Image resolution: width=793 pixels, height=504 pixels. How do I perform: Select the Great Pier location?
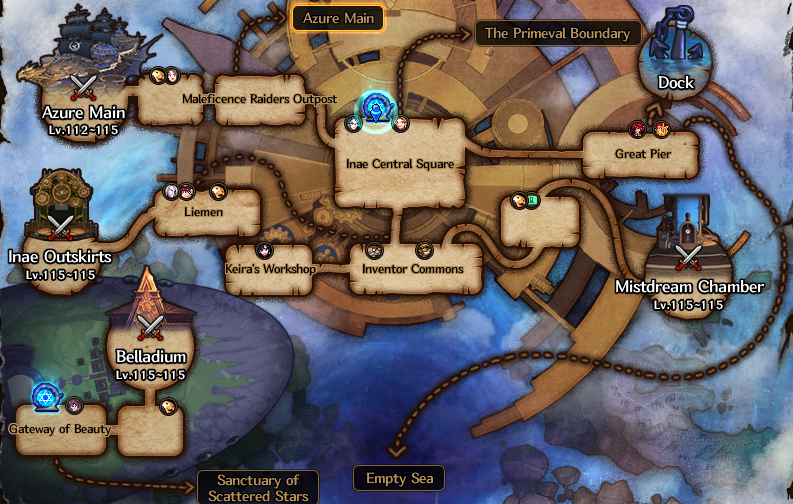641,154
